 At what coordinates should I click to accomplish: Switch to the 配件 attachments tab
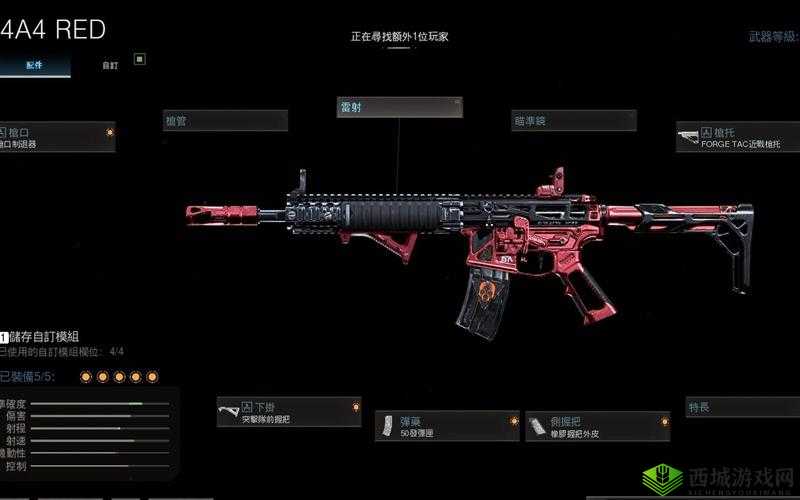click(33, 66)
